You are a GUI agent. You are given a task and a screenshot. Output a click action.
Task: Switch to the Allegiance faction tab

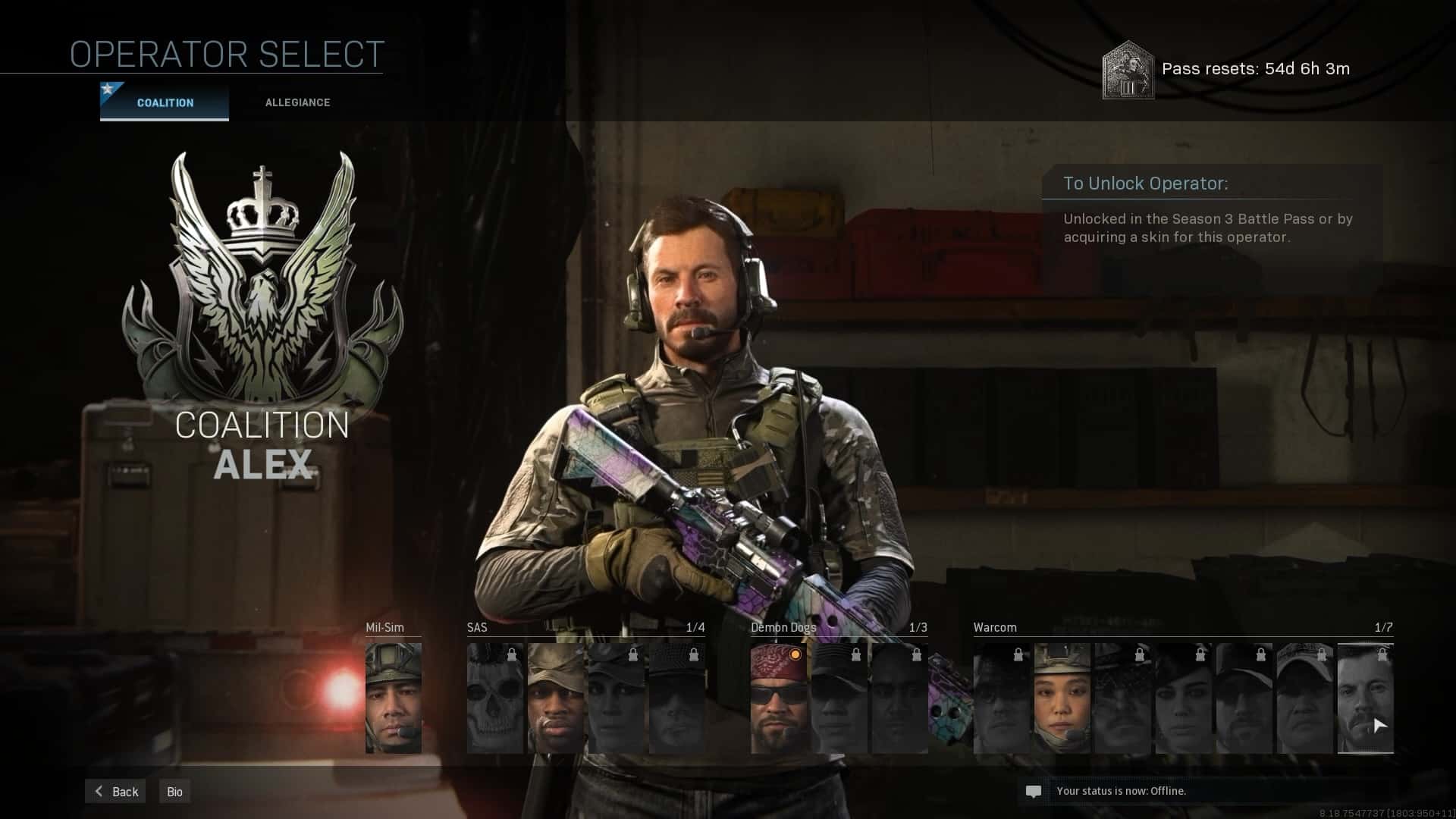tap(297, 102)
